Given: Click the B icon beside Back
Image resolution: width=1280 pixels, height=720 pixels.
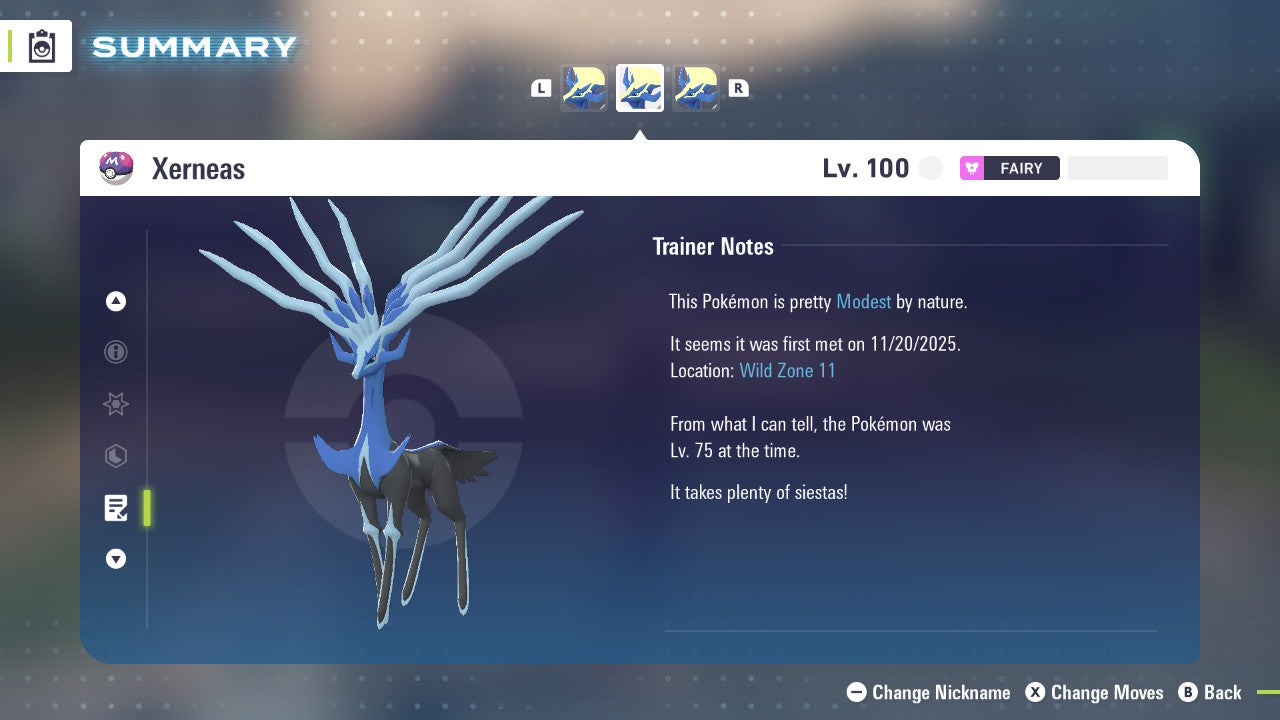Looking at the screenshot, I should (1188, 692).
